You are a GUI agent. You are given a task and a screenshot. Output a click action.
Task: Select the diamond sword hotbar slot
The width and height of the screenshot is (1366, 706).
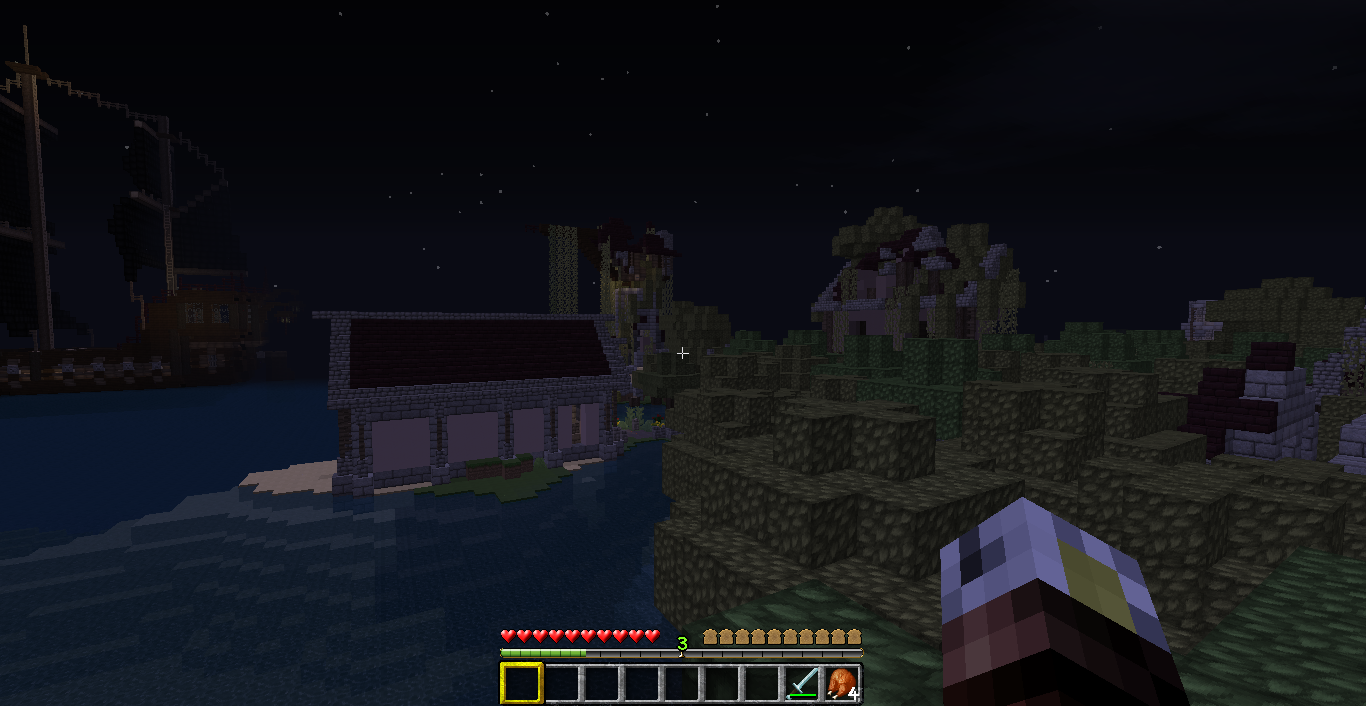coord(802,683)
